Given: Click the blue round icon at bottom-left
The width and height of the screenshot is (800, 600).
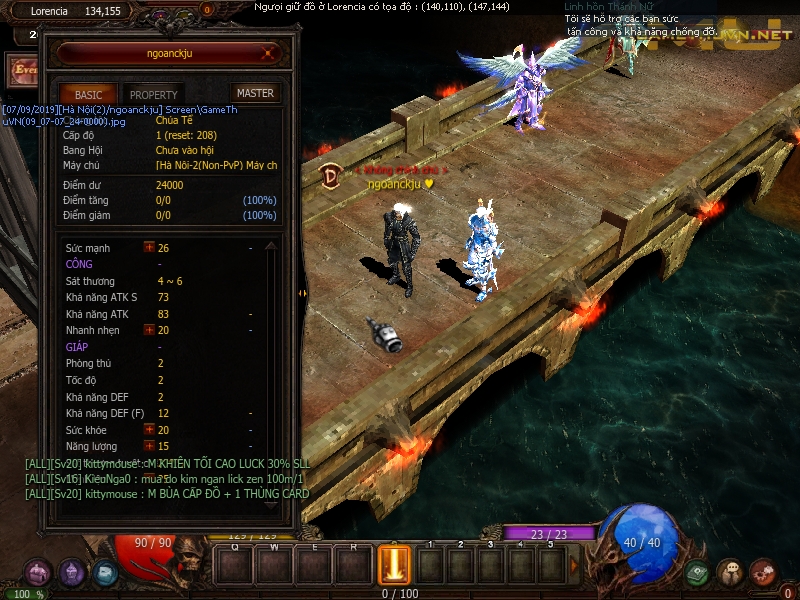Looking at the screenshot, I should click(105, 573).
